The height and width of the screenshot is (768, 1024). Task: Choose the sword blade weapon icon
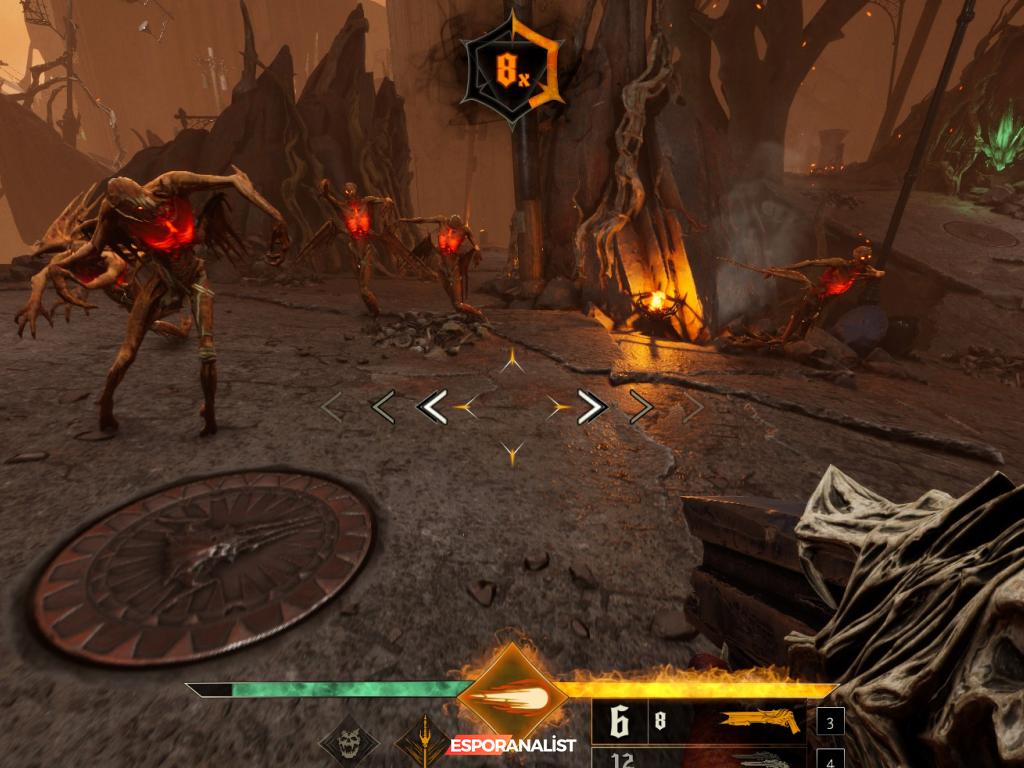click(422, 744)
